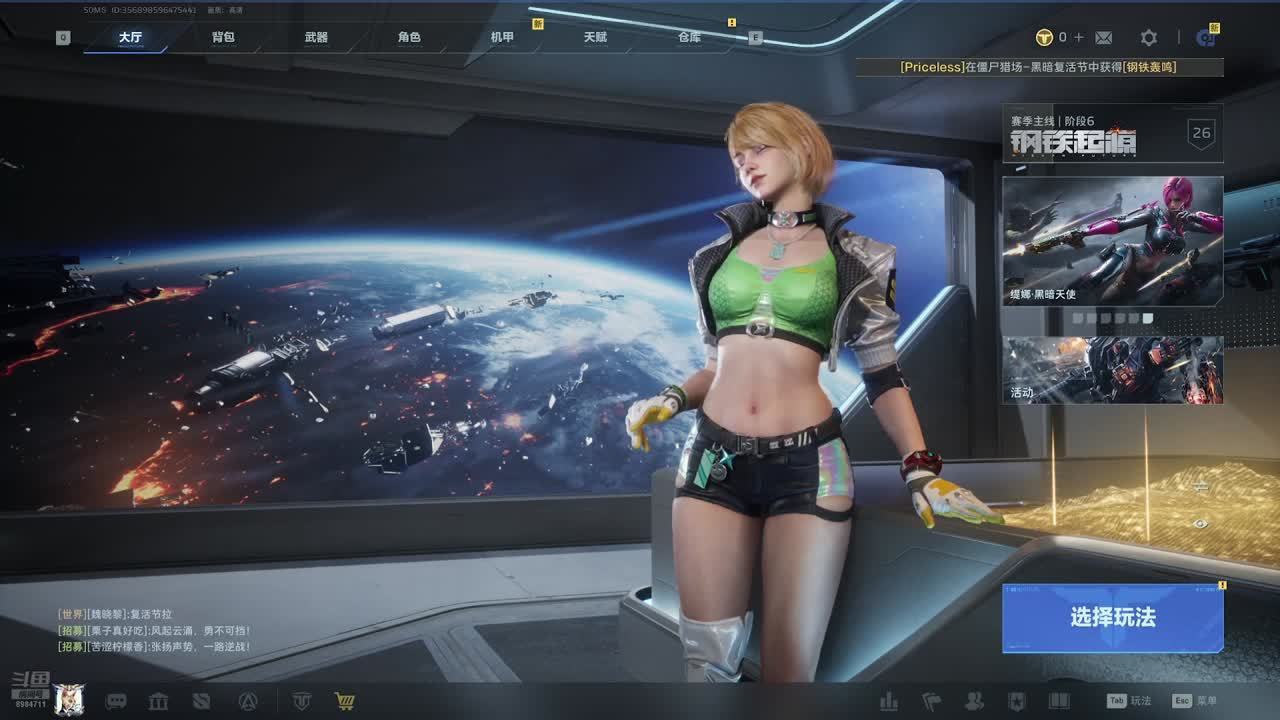This screenshot has width=1280, height=720.
Task: Go to the 机甲 (Mecha) tab
Action: 502,38
